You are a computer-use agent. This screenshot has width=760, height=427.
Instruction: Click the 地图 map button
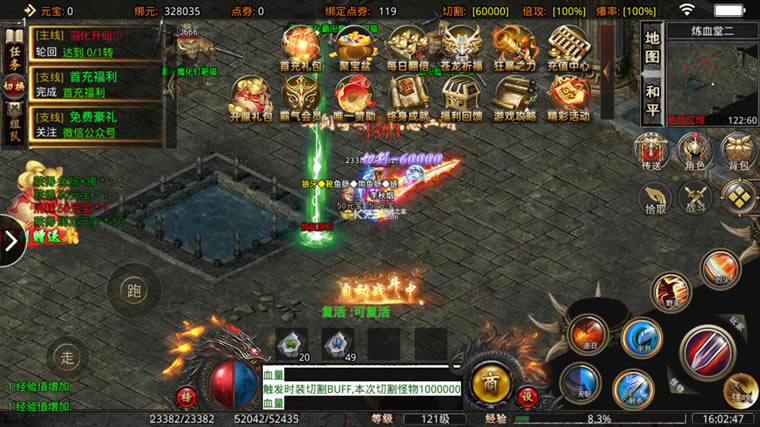click(x=652, y=44)
